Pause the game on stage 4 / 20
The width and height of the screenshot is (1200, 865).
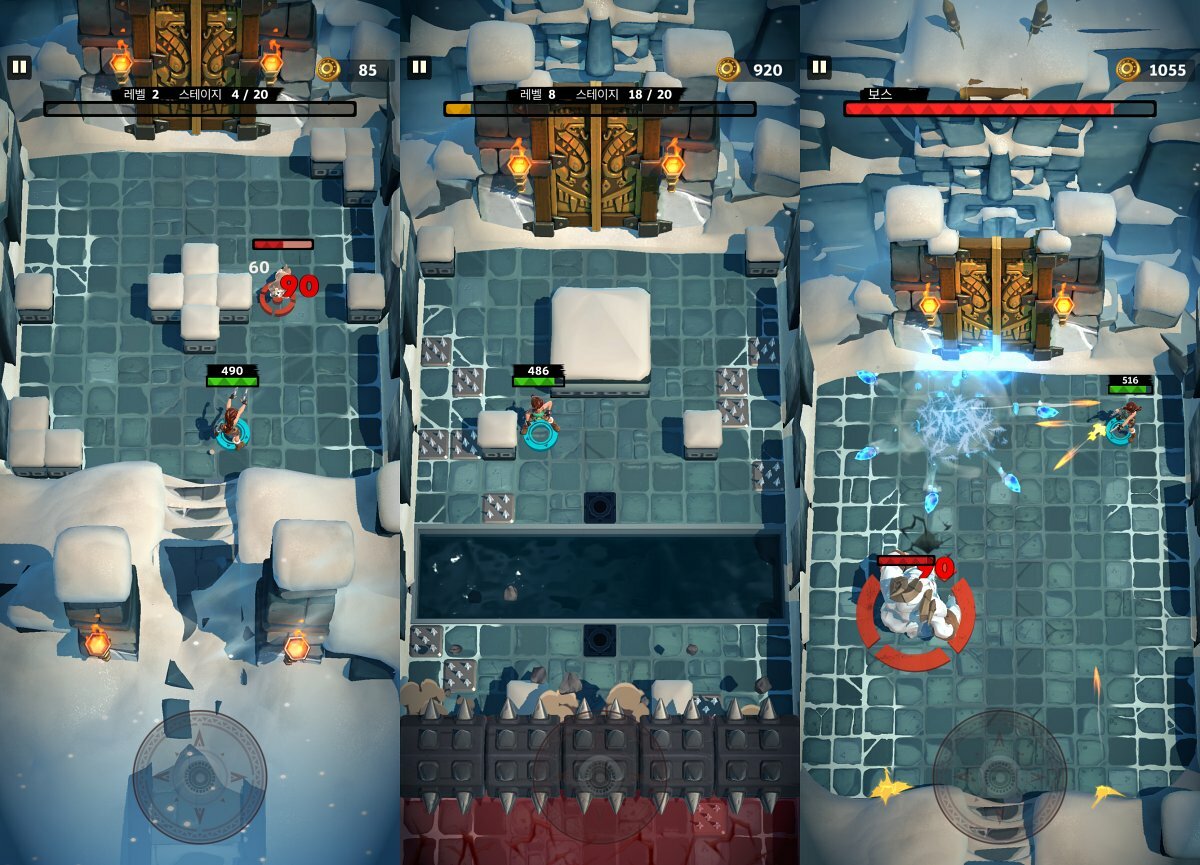point(19,67)
